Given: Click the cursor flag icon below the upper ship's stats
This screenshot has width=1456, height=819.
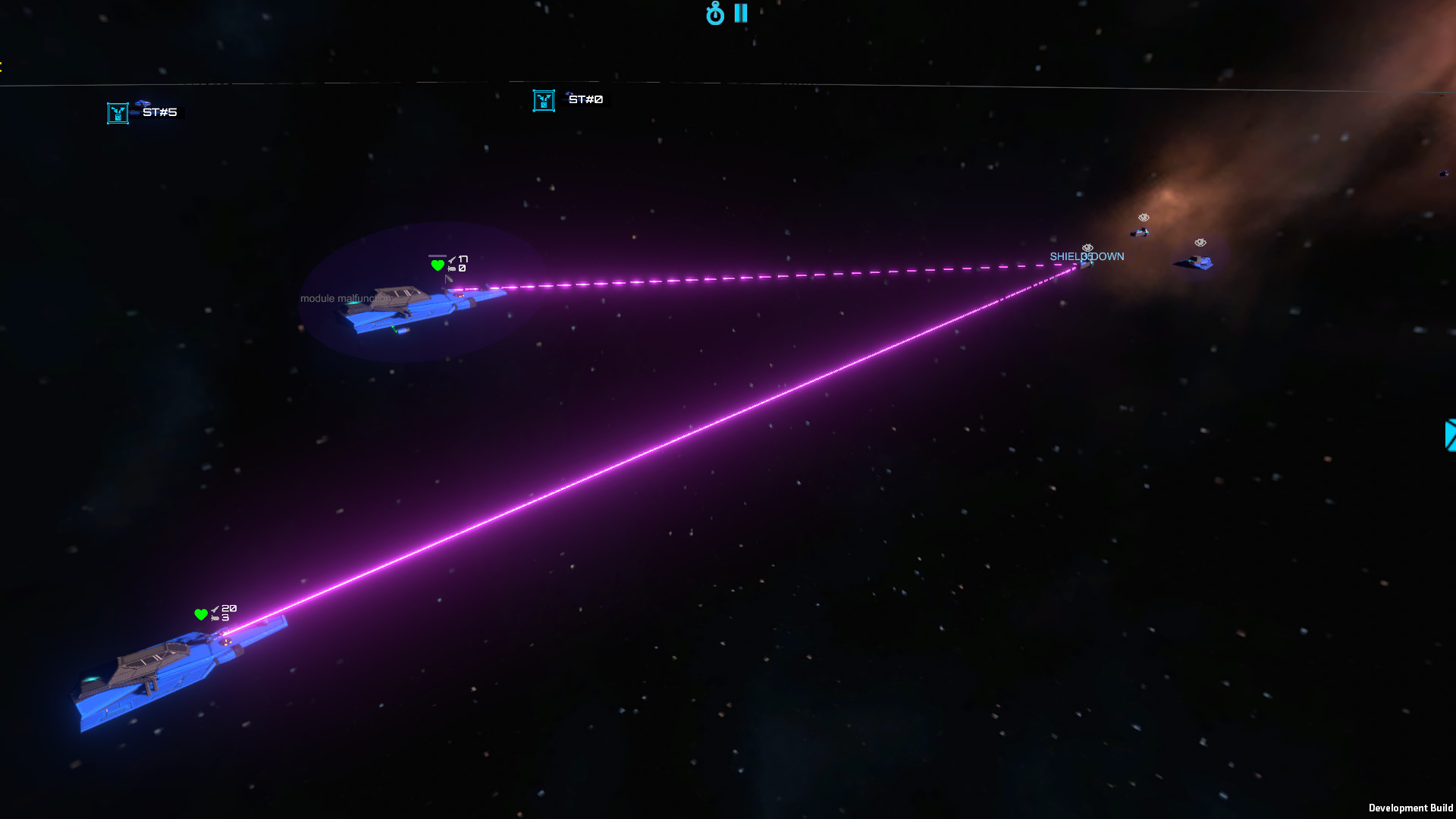Looking at the screenshot, I should coord(448,278).
